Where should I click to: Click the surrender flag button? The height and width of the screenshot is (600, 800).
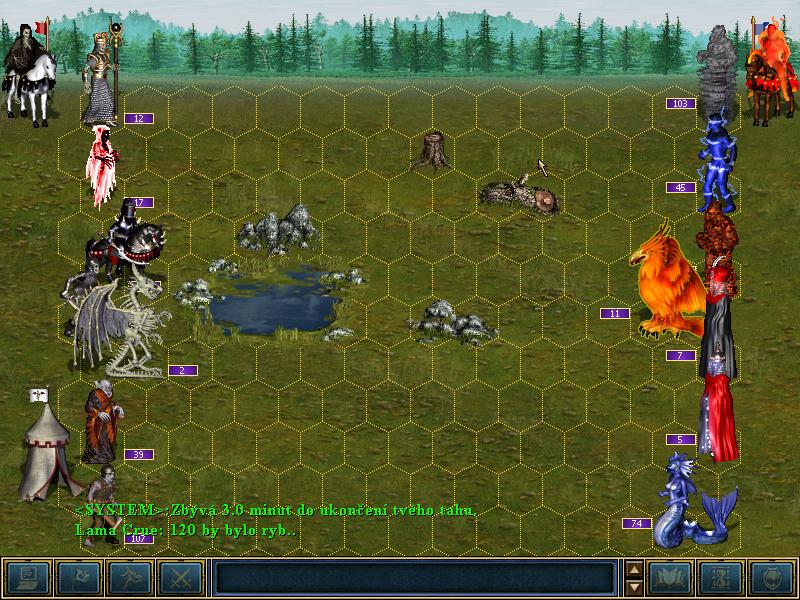(78, 577)
